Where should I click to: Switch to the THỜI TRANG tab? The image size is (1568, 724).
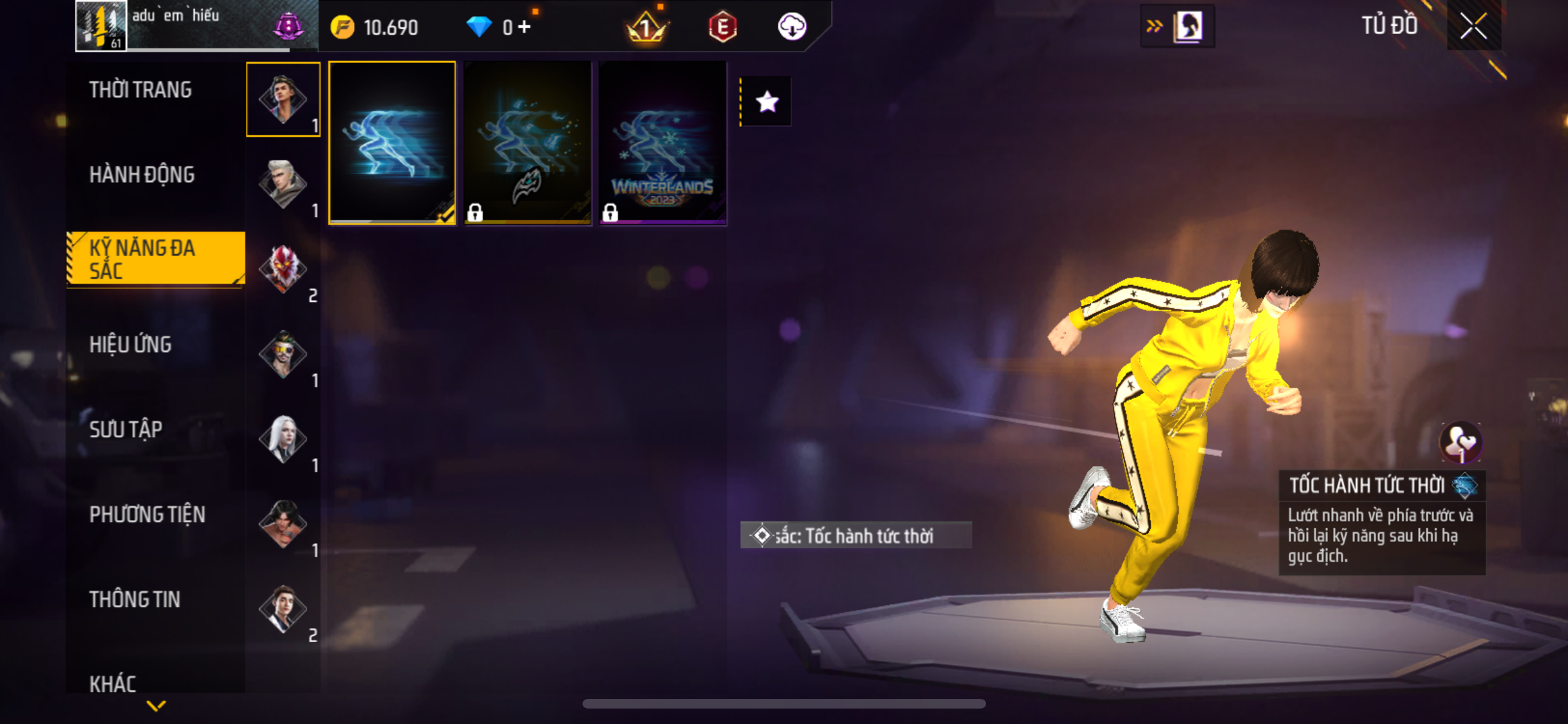point(140,90)
